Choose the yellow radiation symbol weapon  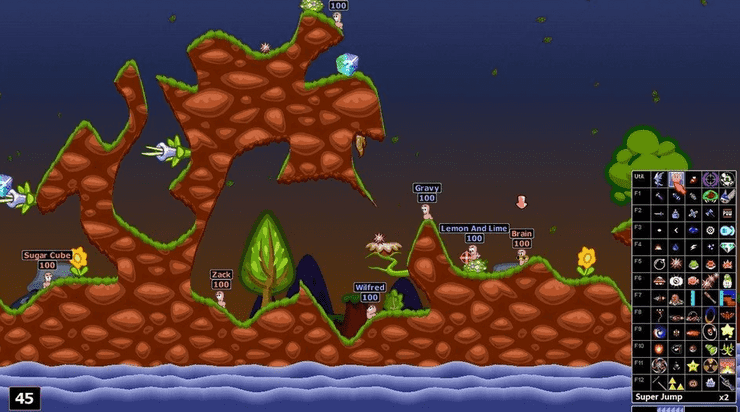711,364
